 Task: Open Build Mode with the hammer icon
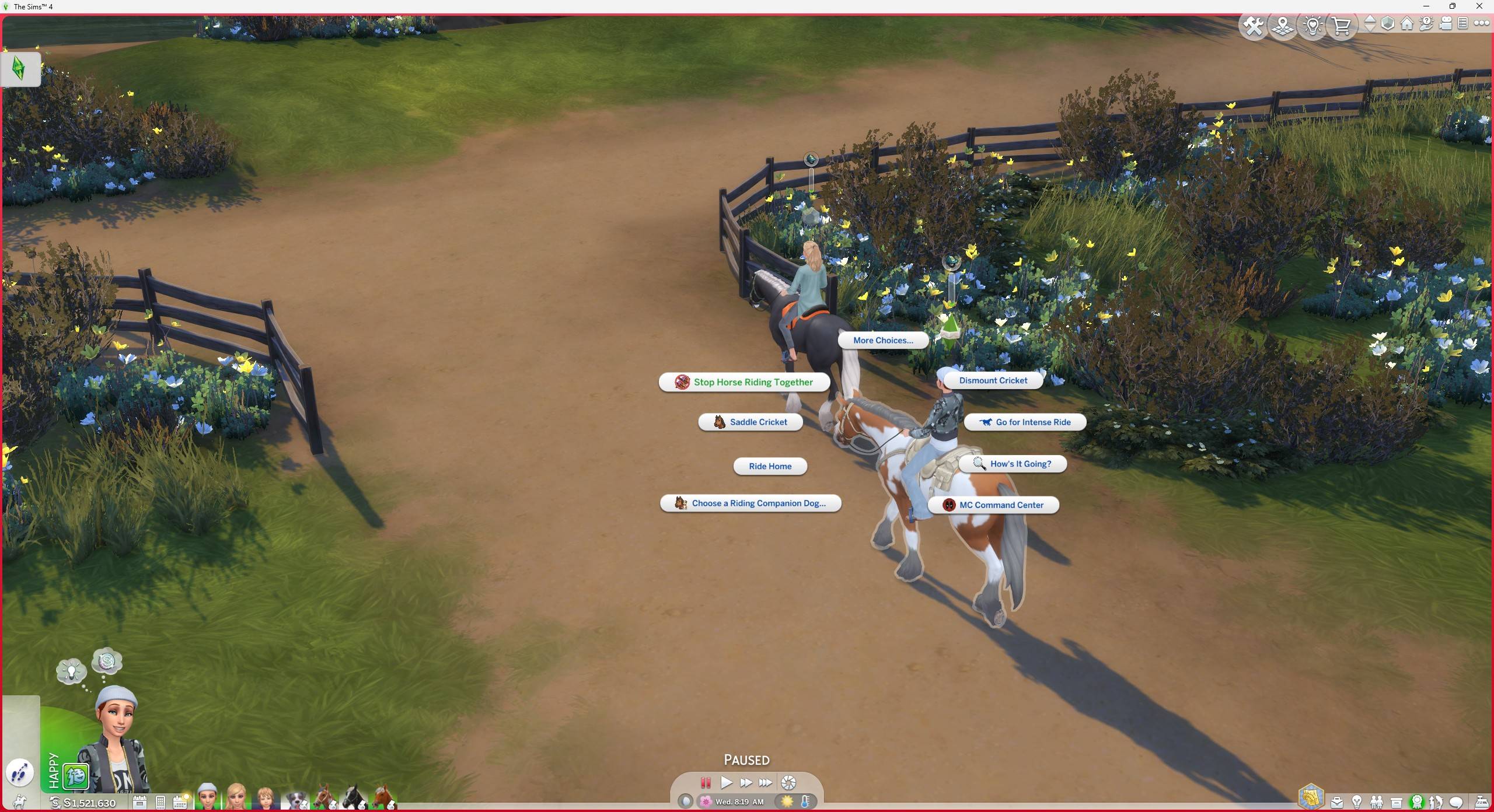pos(1254,26)
